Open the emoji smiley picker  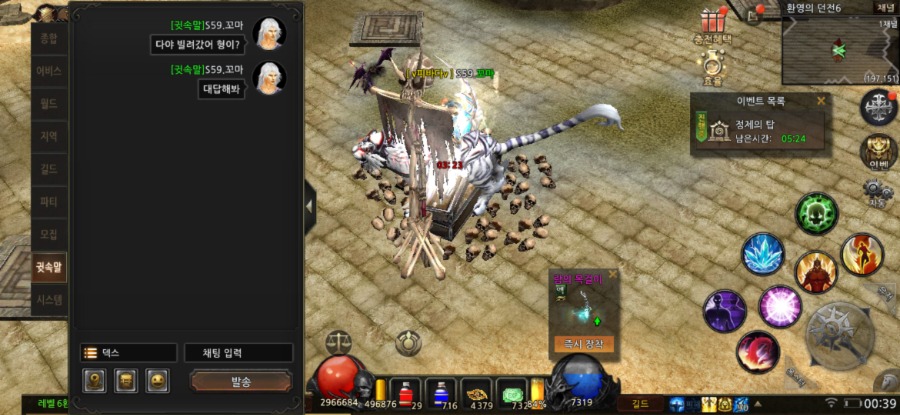(x=157, y=381)
